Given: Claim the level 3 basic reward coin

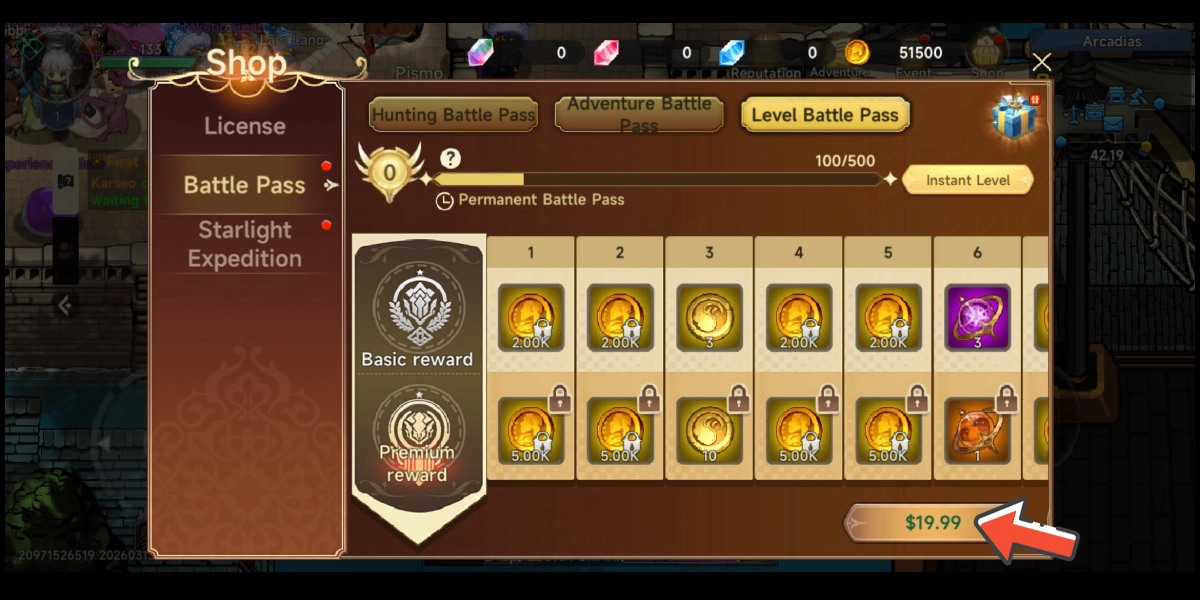Looking at the screenshot, I should pos(709,318).
